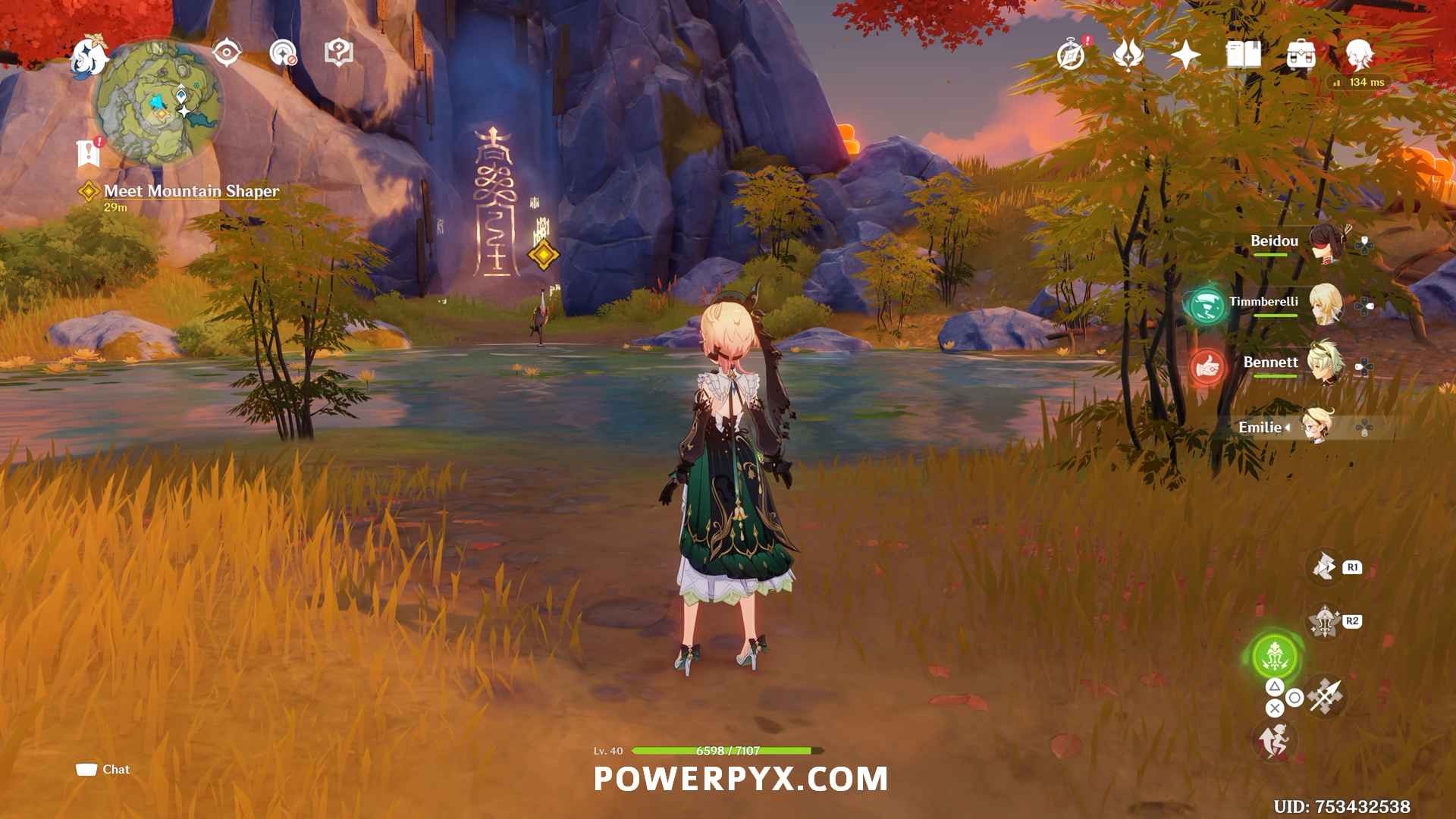
Task: Open the circular minimap
Action: coord(159,104)
